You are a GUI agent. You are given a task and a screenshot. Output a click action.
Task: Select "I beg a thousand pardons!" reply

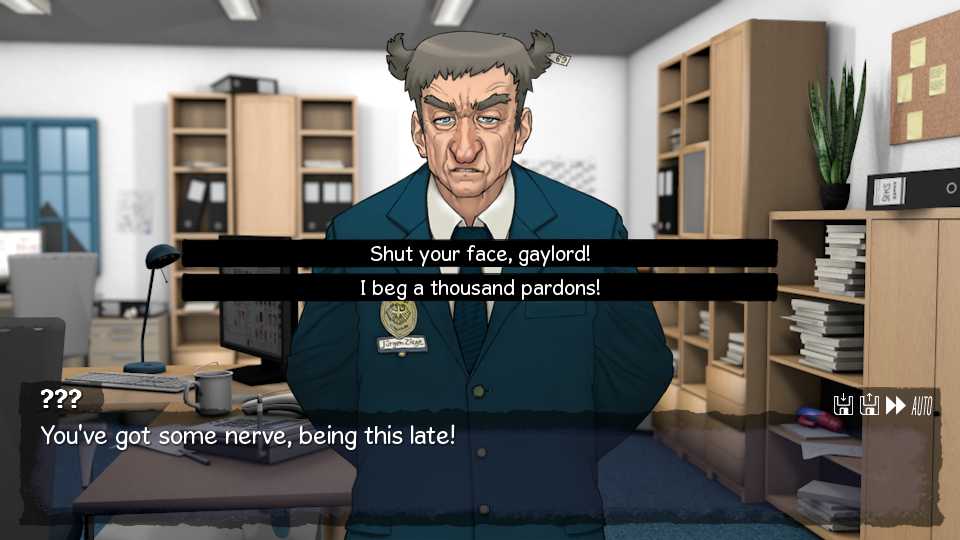[x=480, y=288]
